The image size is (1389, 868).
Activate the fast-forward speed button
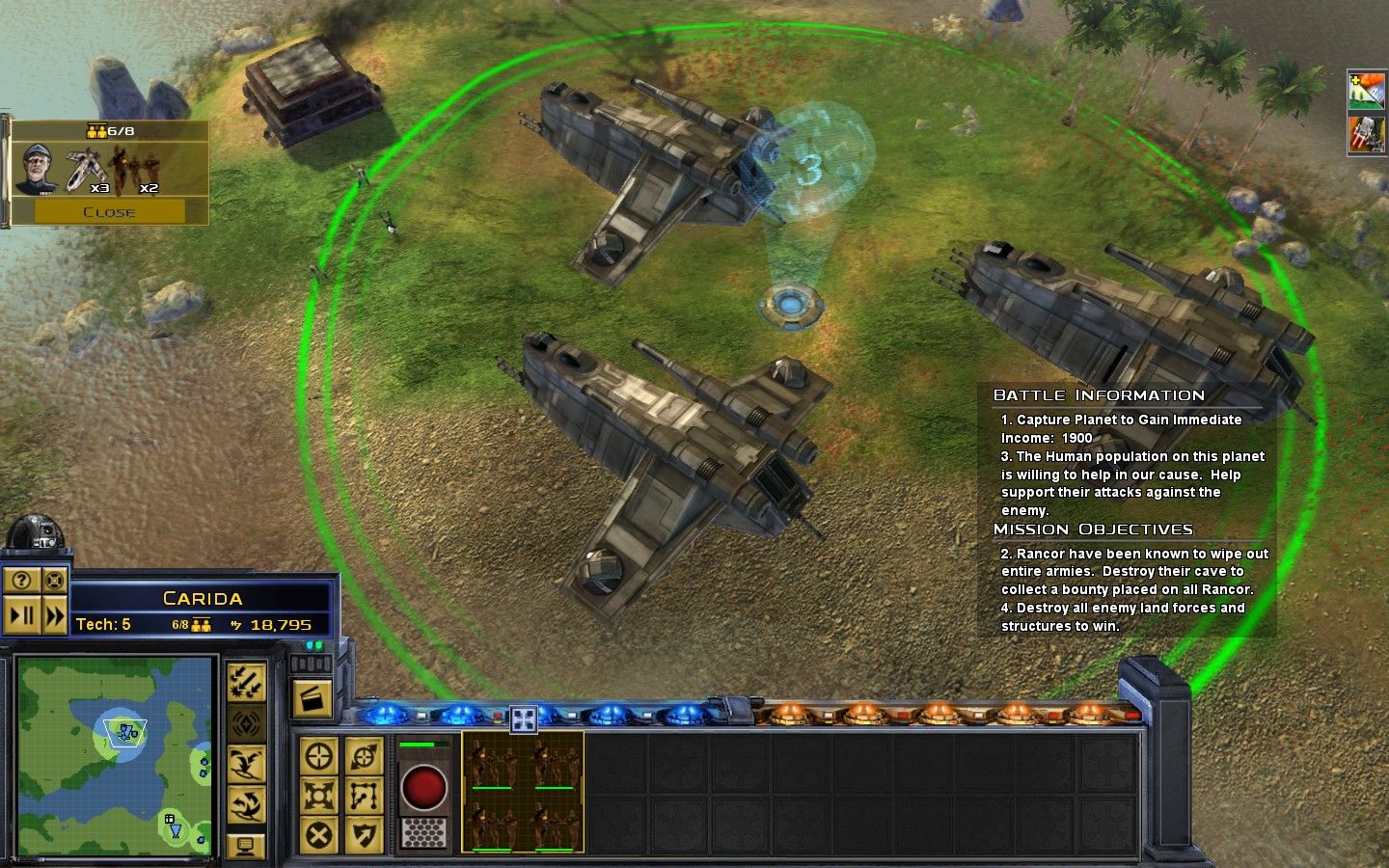pyautogui.click(x=55, y=615)
